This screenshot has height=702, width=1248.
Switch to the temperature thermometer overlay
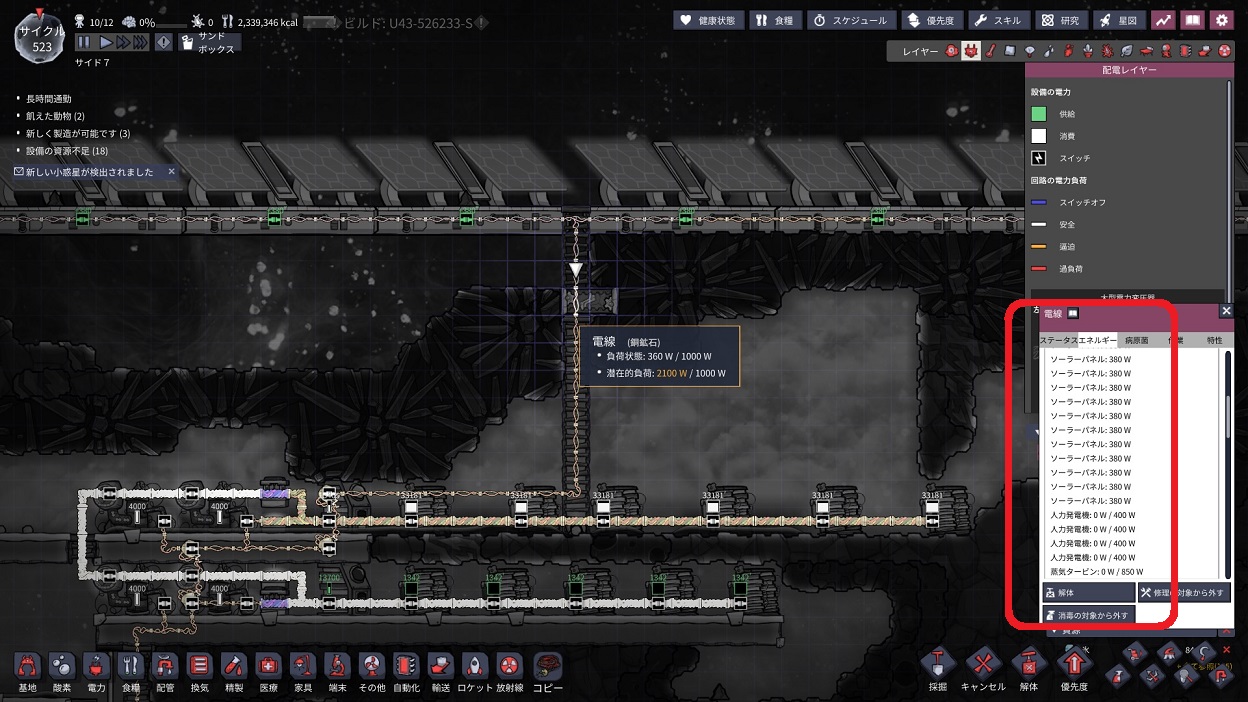pos(990,50)
